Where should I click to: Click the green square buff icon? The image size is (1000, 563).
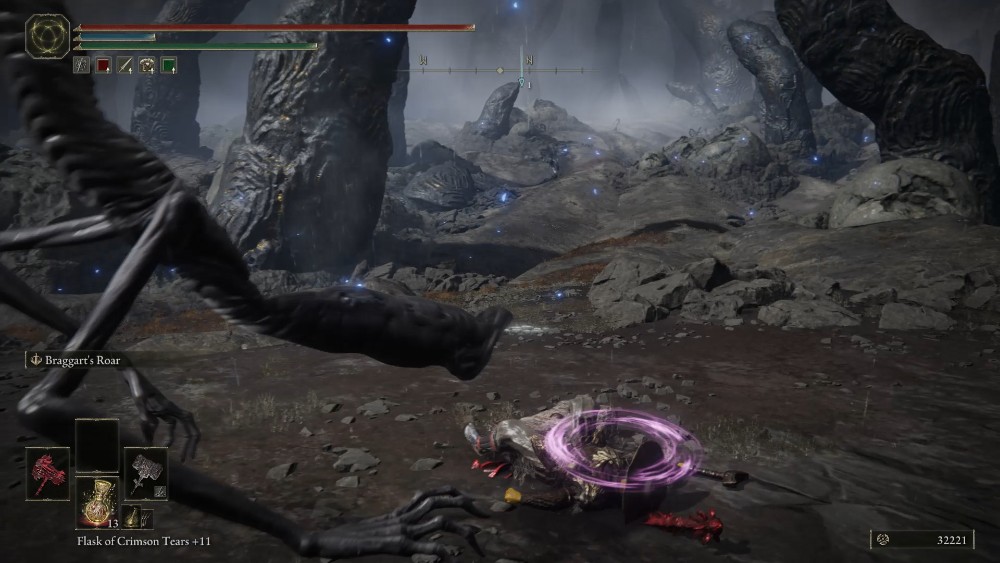coord(169,65)
